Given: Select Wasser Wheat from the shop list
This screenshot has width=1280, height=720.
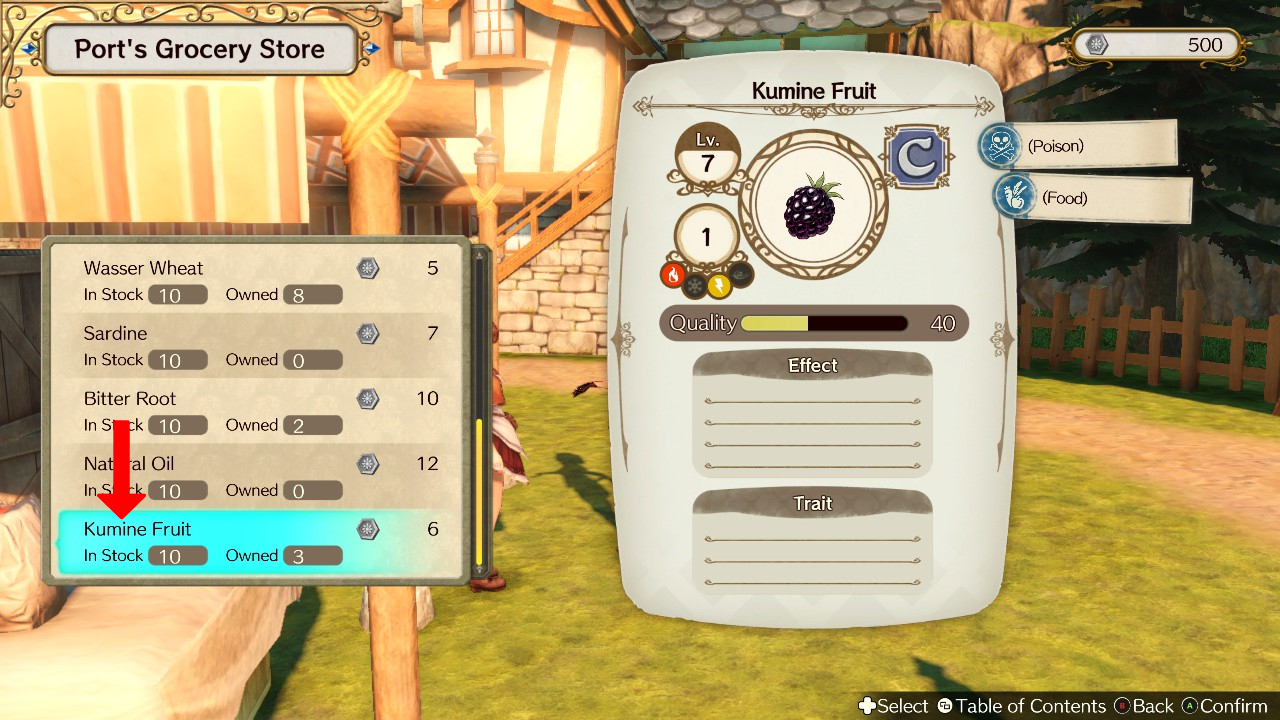Looking at the screenshot, I should [200, 280].
